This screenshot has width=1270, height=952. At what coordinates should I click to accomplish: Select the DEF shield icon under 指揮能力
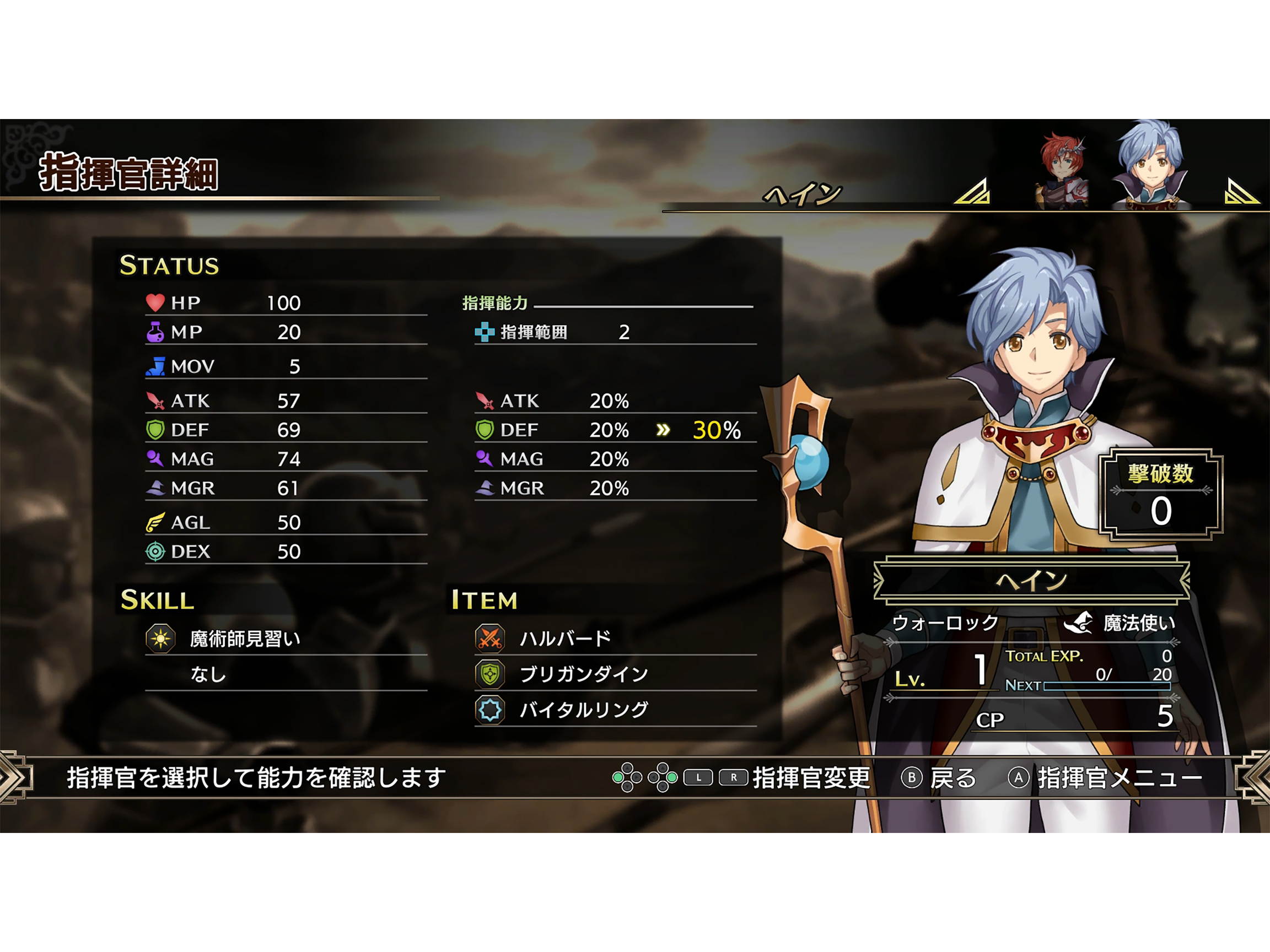coord(485,430)
